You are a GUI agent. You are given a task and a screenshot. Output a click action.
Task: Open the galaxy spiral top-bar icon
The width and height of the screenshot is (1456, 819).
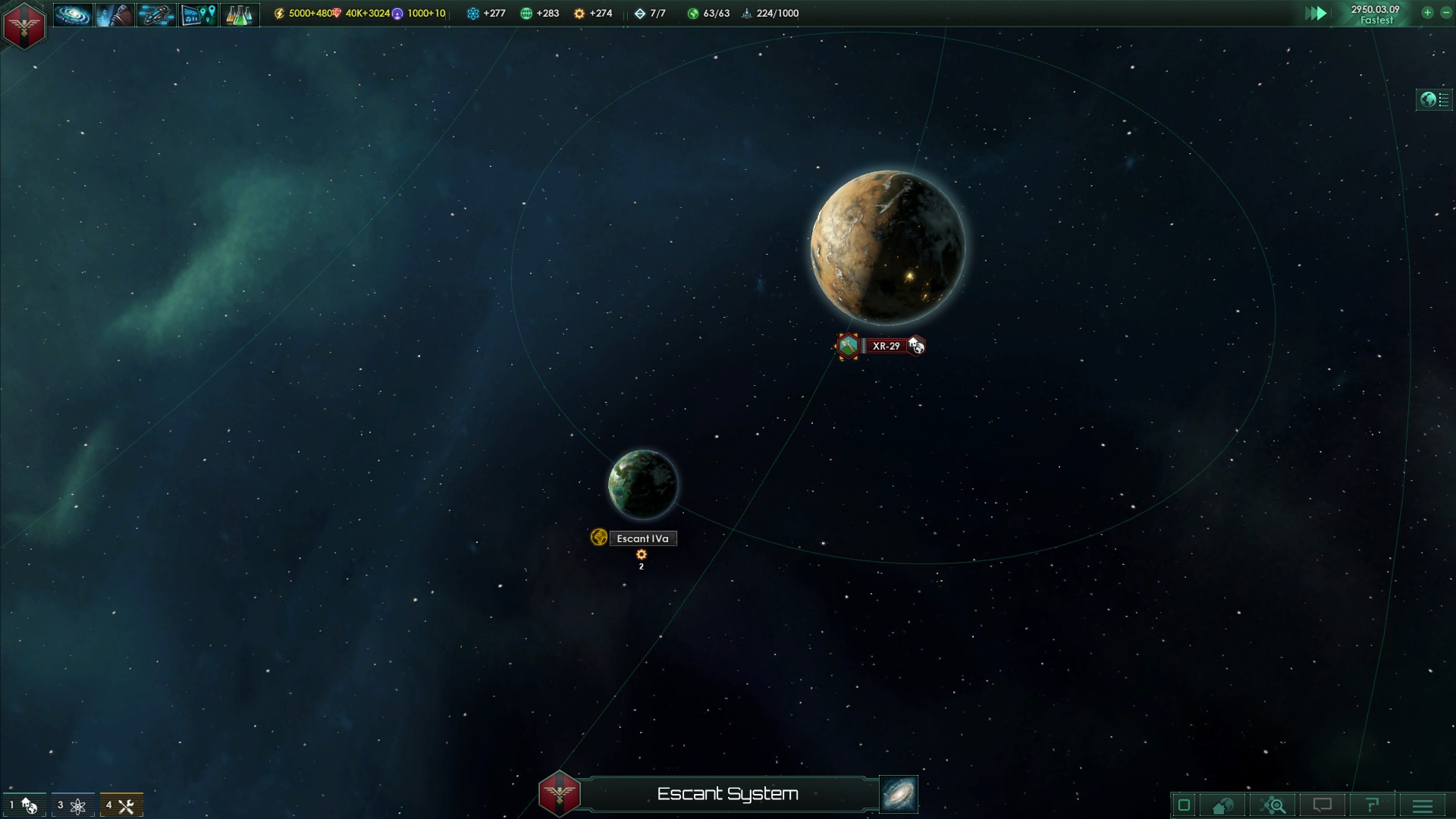click(73, 14)
